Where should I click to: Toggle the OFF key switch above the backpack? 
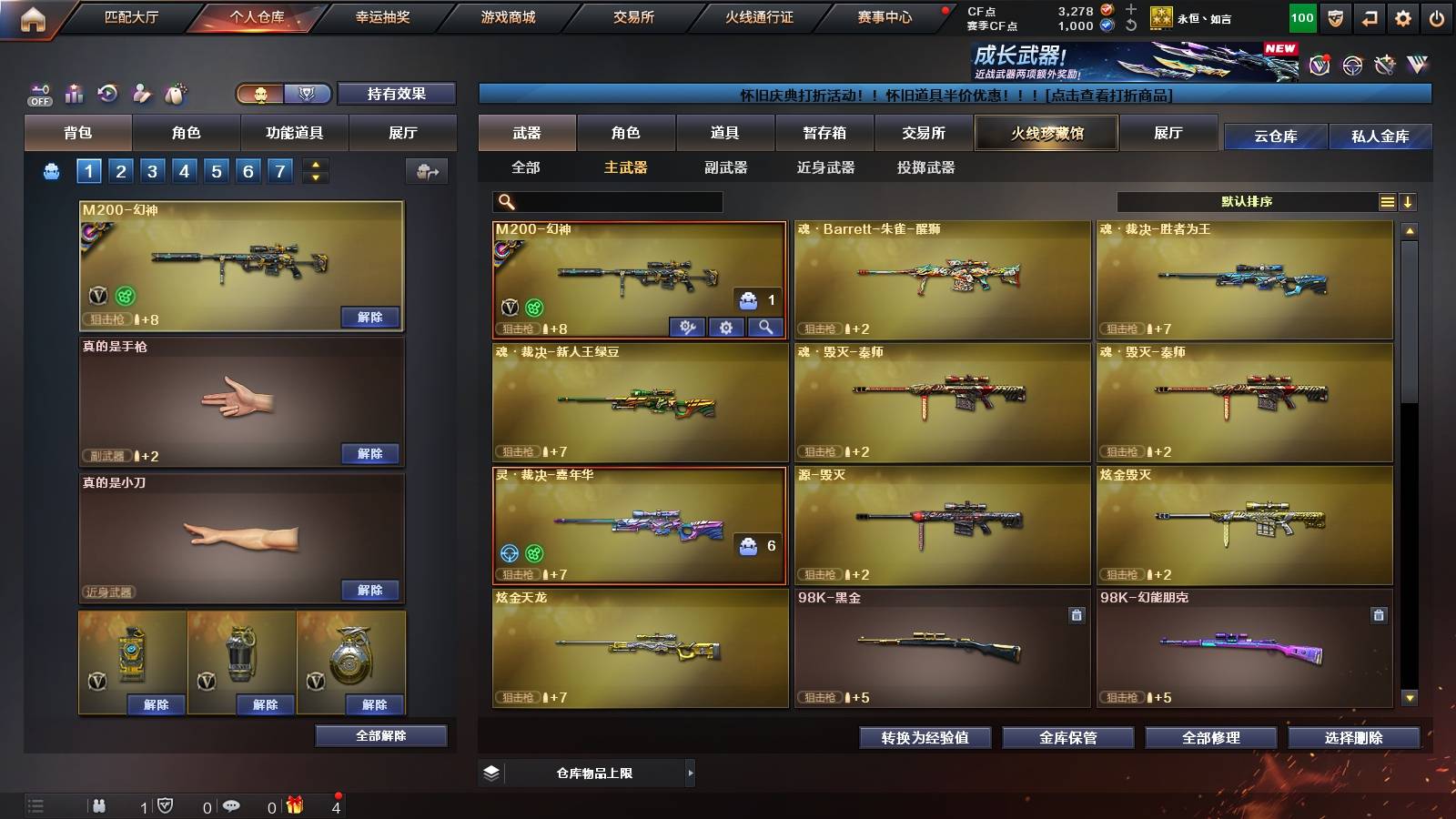click(38, 93)
